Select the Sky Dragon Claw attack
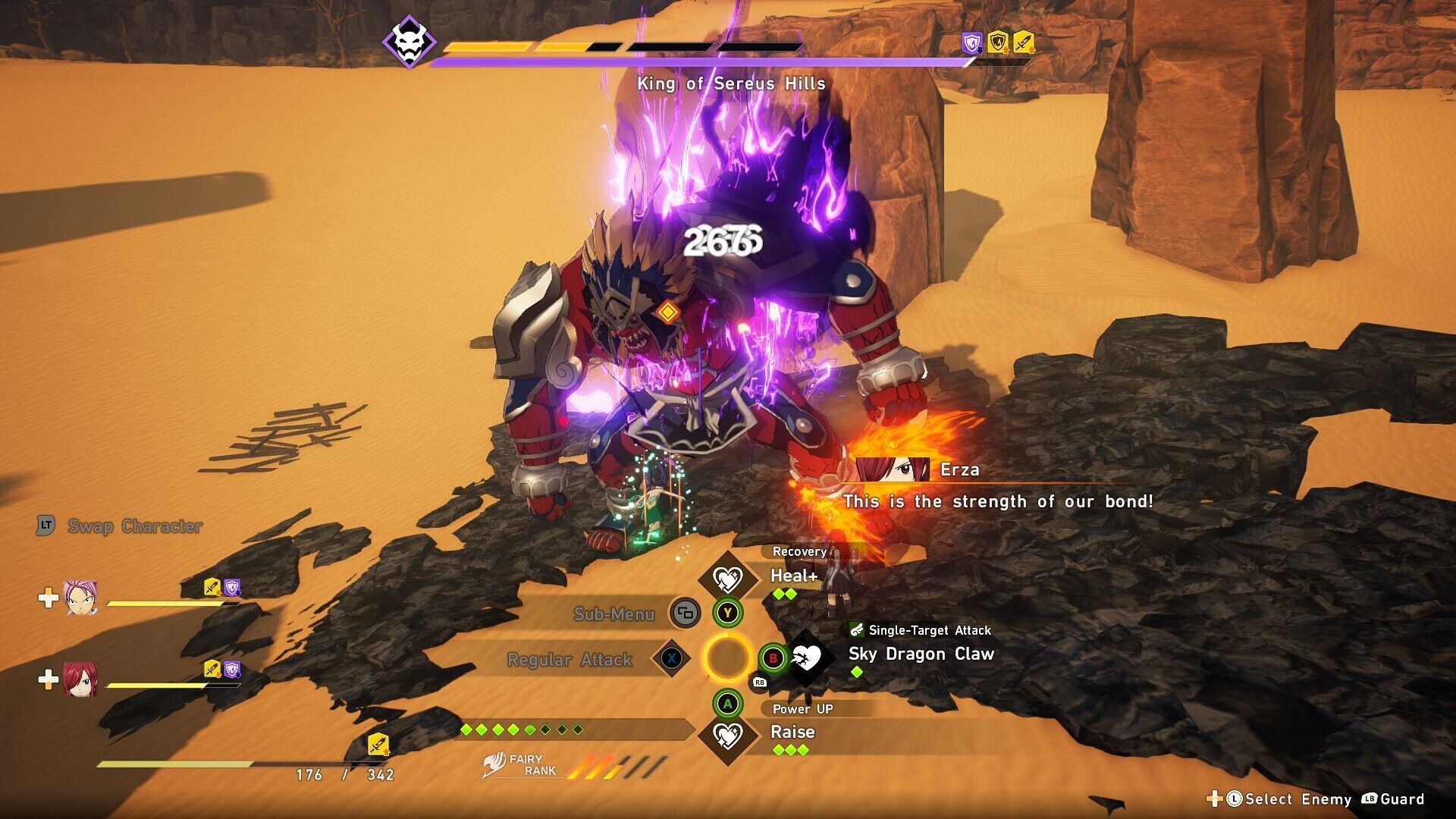The width and height of the screenshot is (1456, 819). point(920,654)
